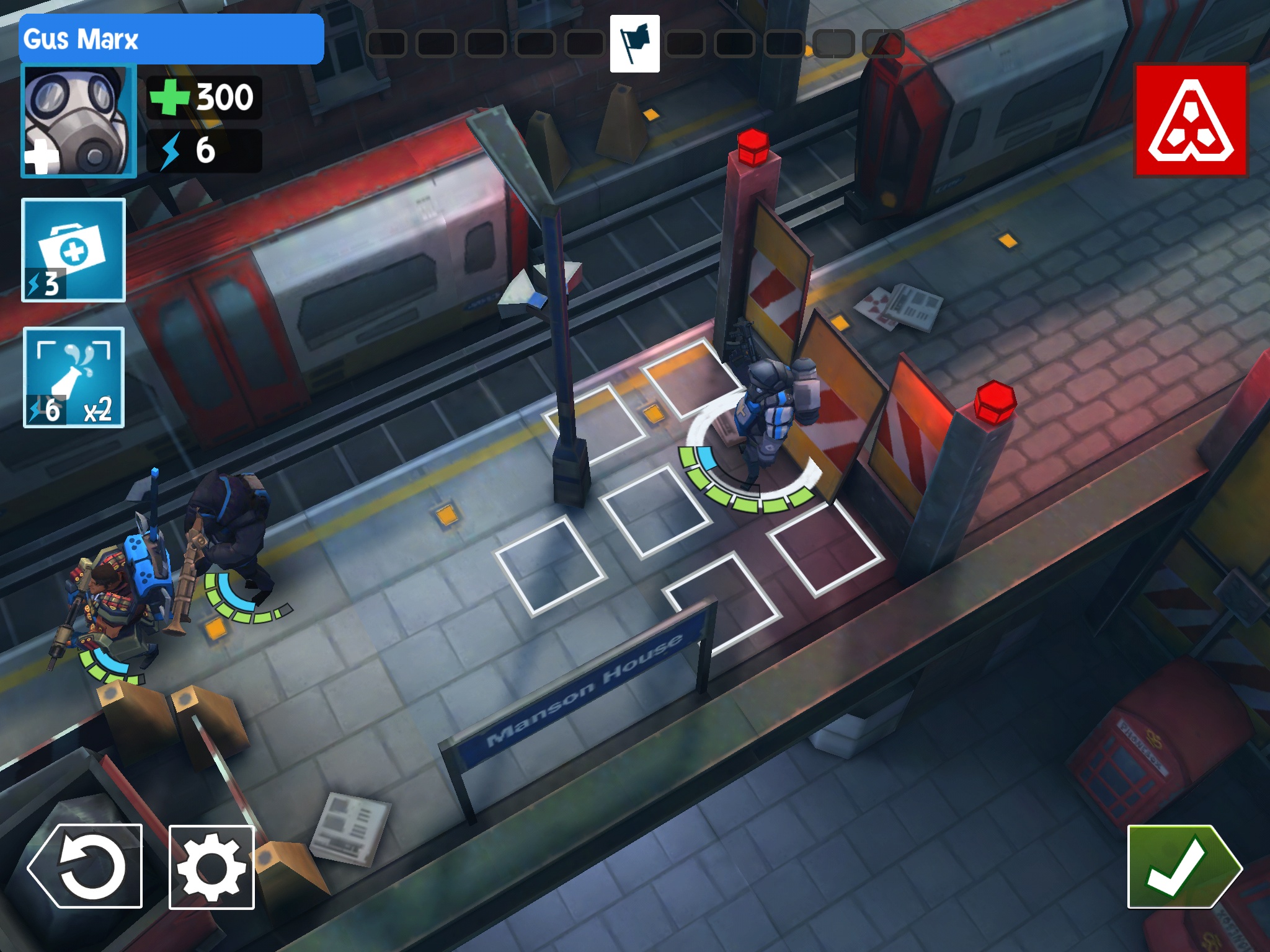Open the gear settings menu
Screen dimensions: 1270x952
(x=211, y=867)
